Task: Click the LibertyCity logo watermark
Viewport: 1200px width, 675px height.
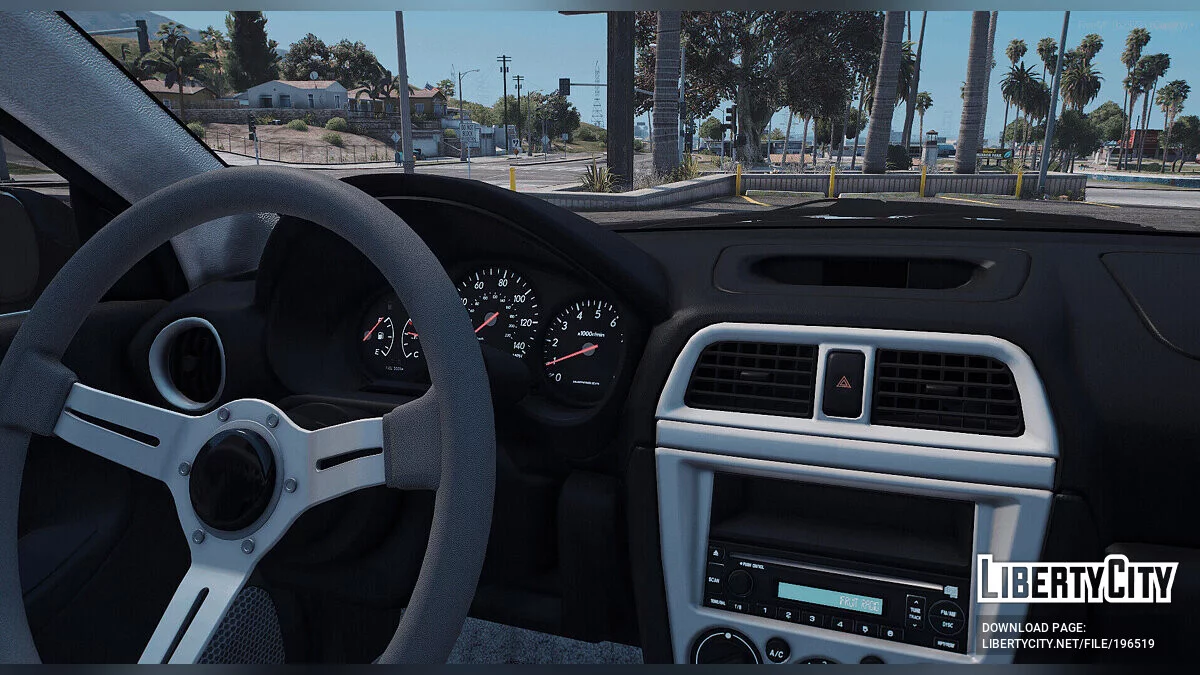Action: tap(1077, 579)
